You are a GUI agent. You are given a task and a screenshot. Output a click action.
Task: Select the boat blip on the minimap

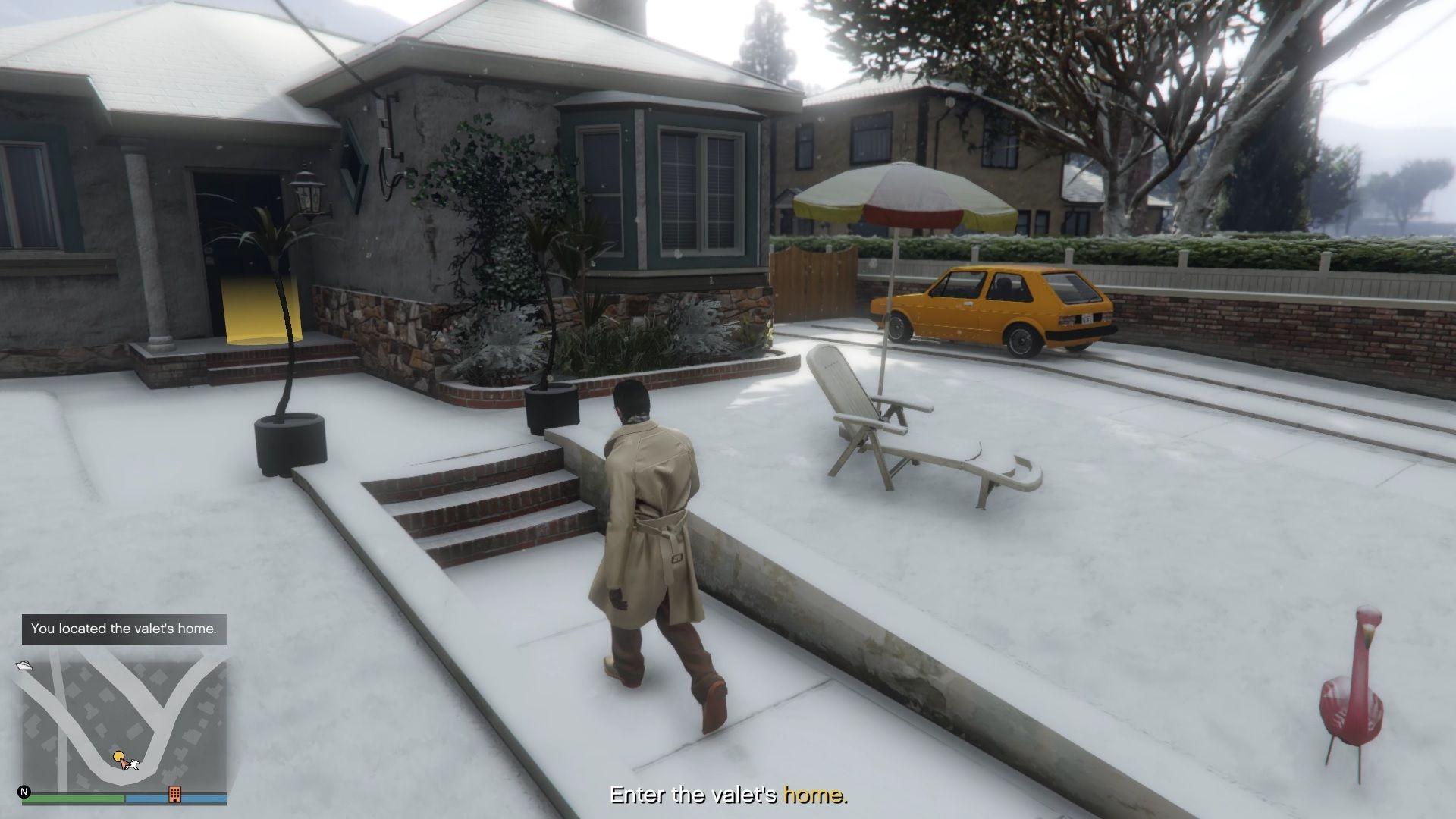click(x=24, y=666)
